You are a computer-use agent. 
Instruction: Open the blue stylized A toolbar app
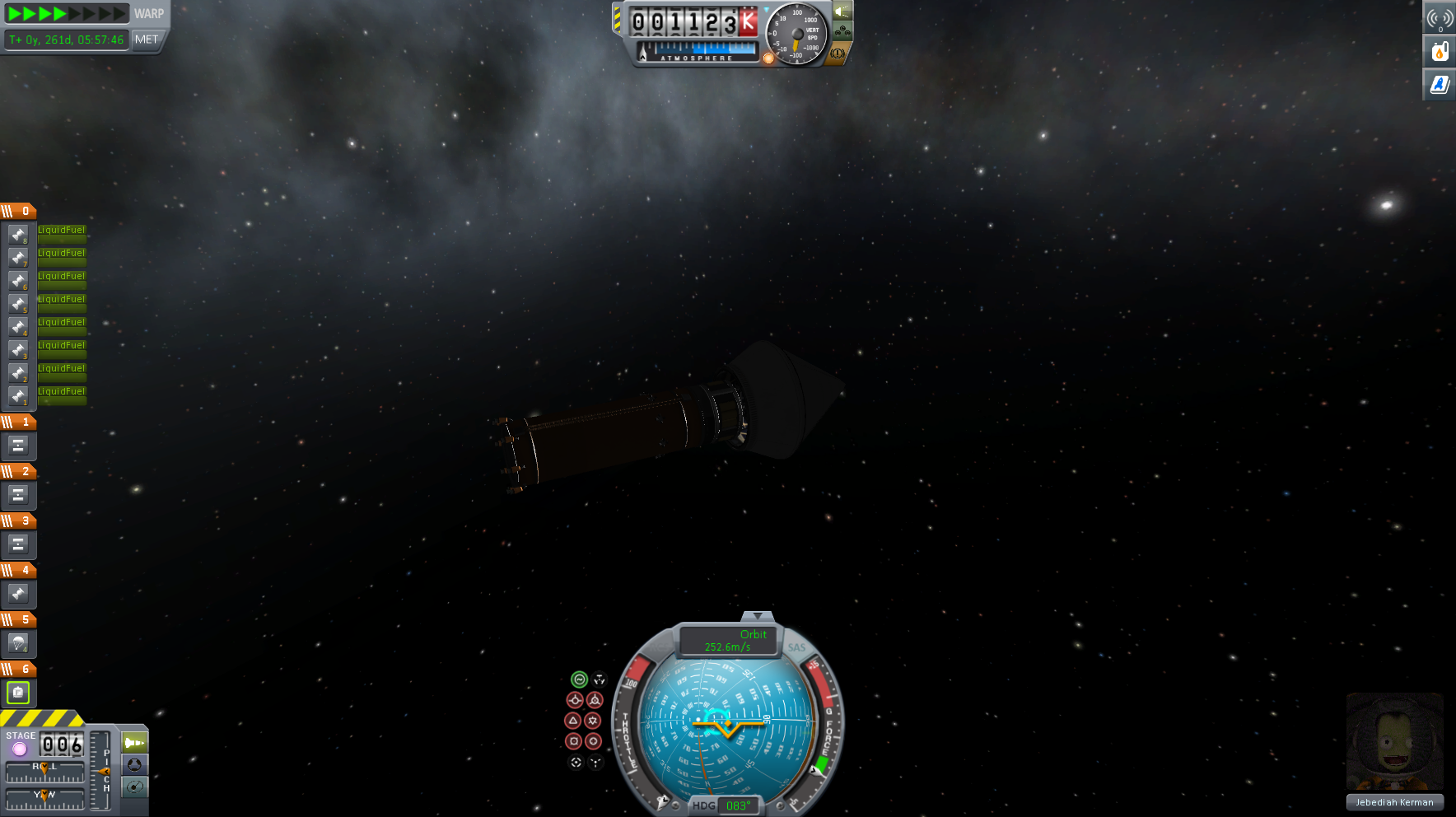tap(1440, 84)
